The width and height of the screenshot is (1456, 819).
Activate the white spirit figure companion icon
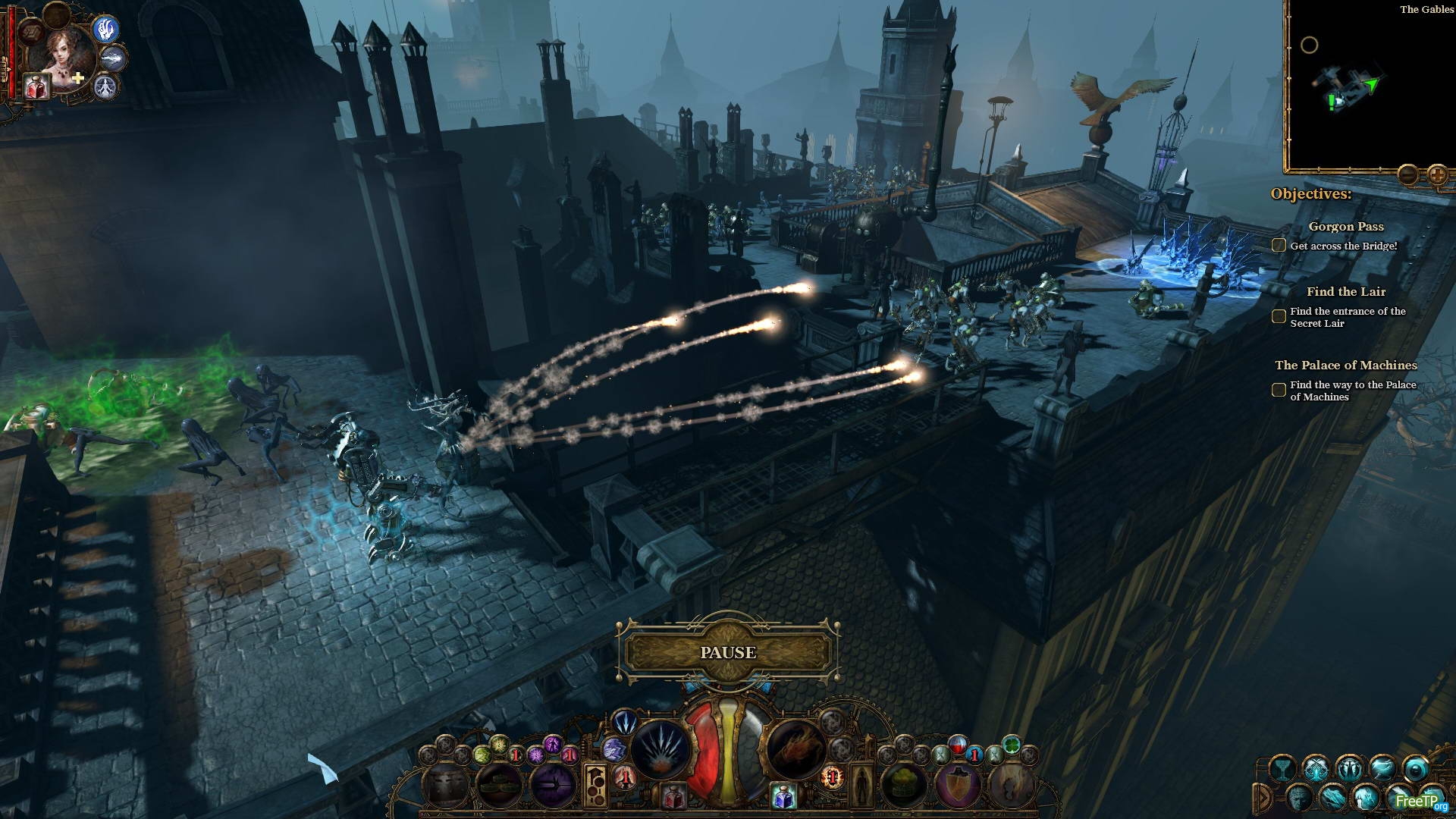(x=106, y=87)
